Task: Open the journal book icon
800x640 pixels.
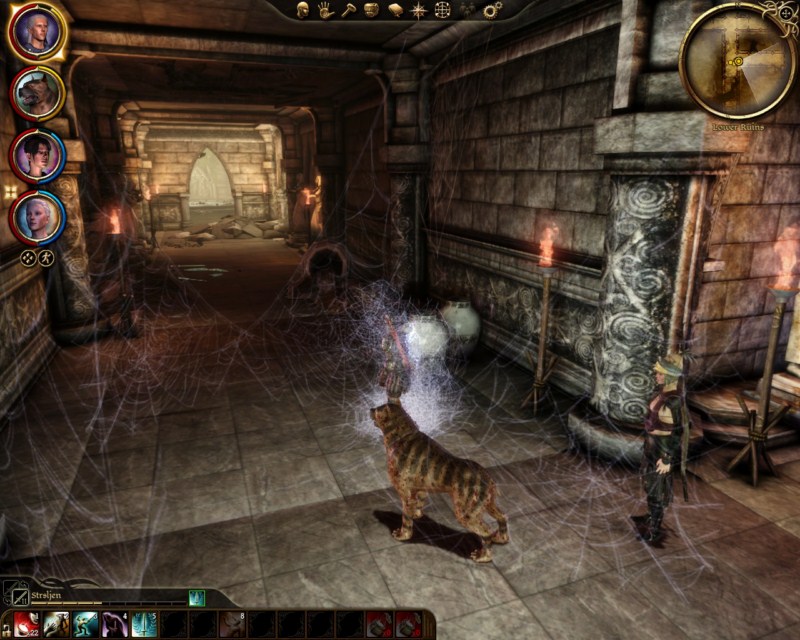Action: tap(395, 10)
